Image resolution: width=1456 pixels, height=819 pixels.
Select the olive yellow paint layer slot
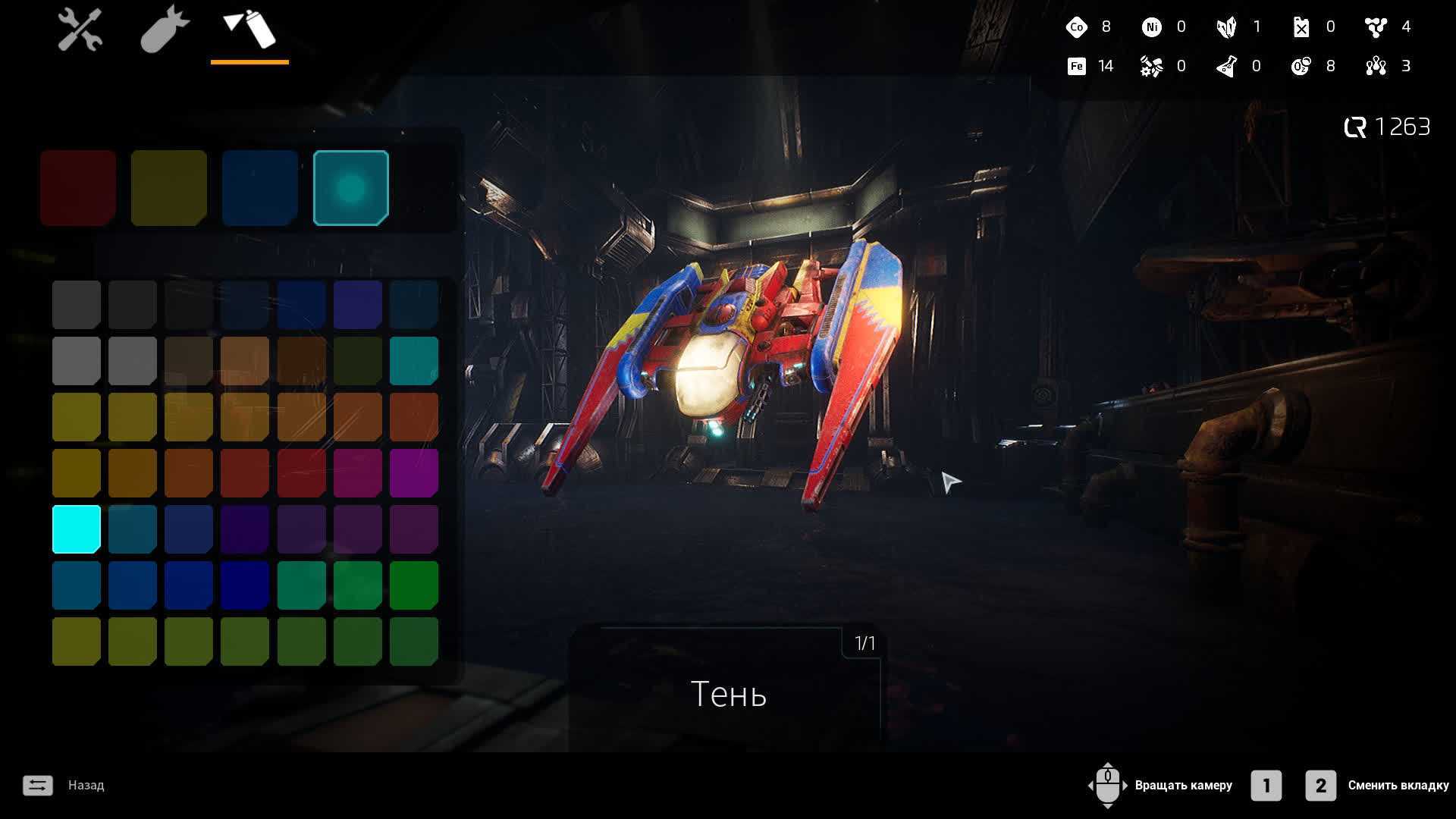169,187
